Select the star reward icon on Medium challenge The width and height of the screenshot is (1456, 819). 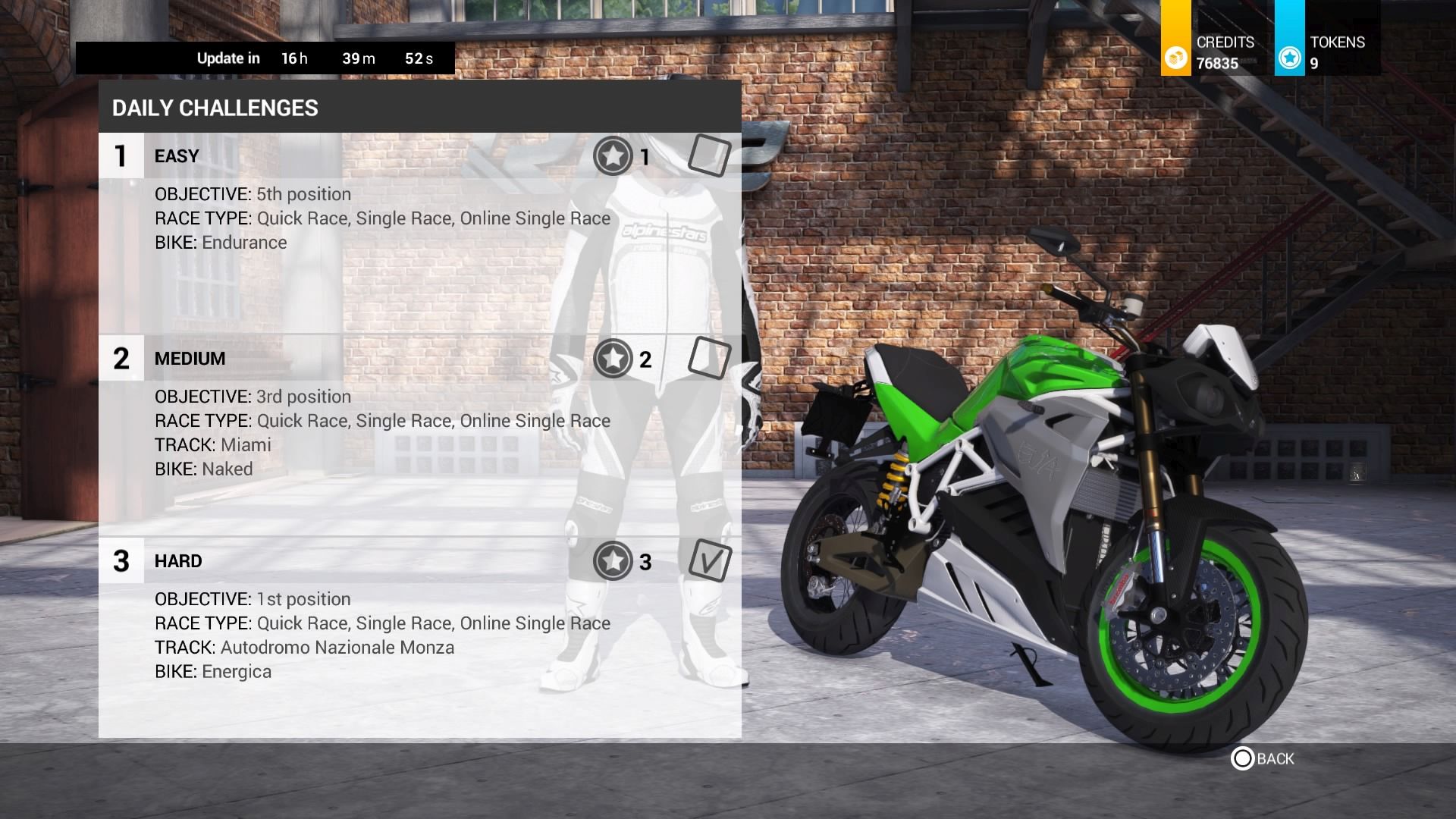613,359
